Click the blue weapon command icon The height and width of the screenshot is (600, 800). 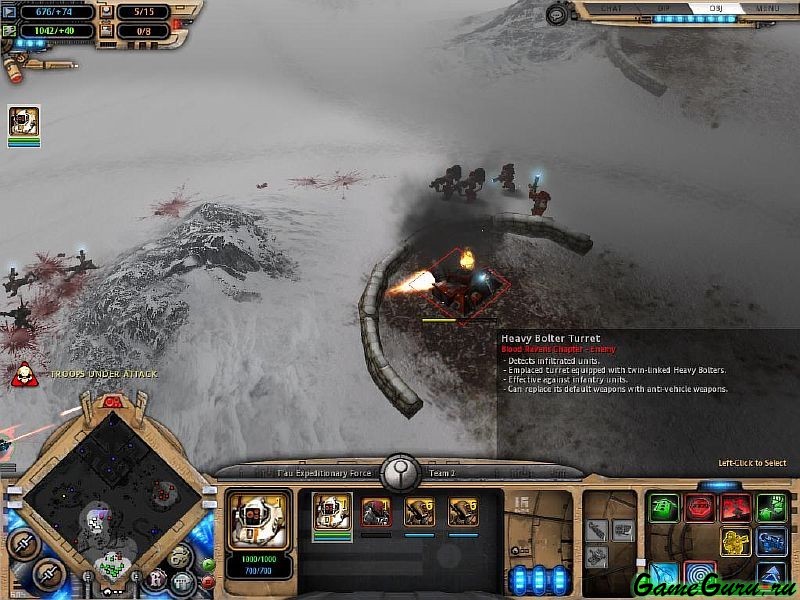tap(771, 542)
